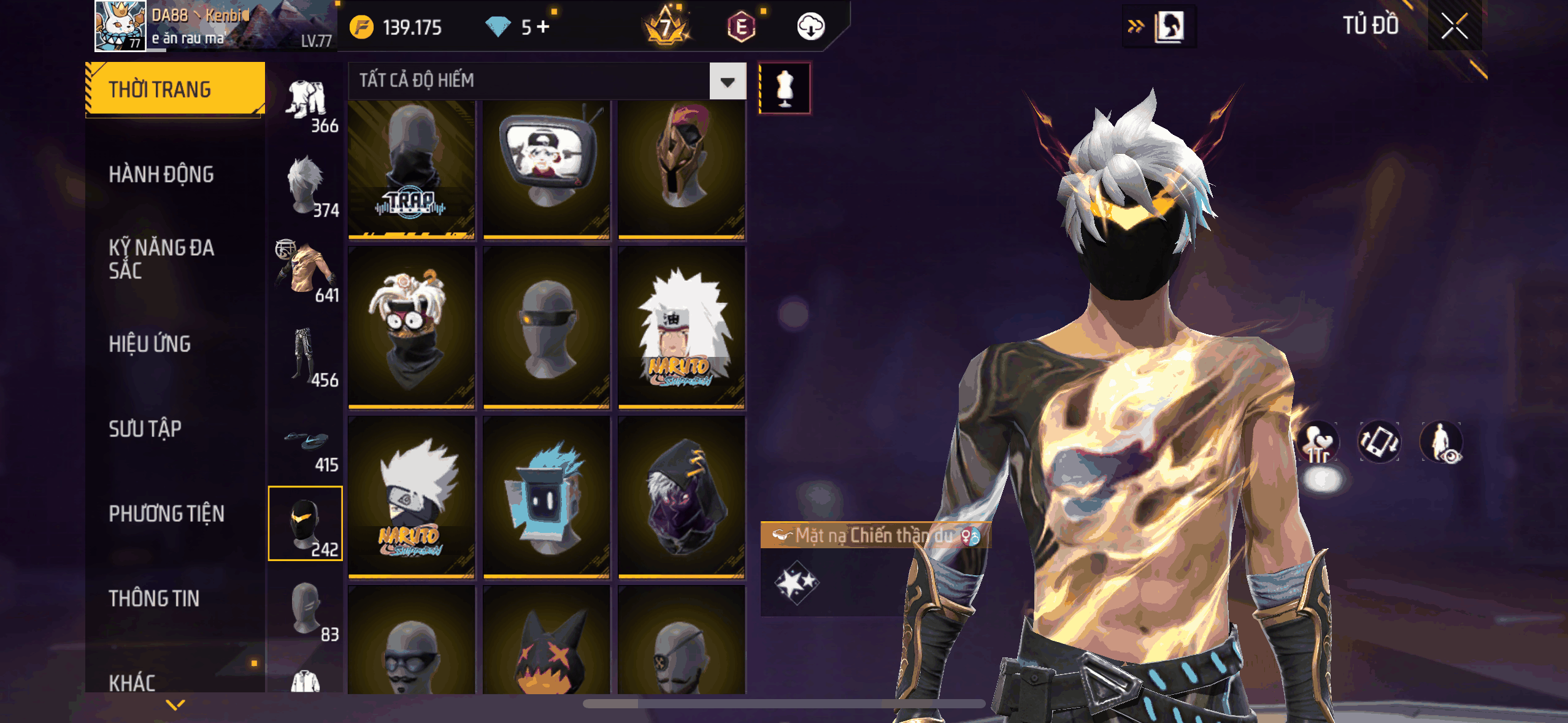Pick the white-haired Jiraiya Naruto head

point(681,328)
